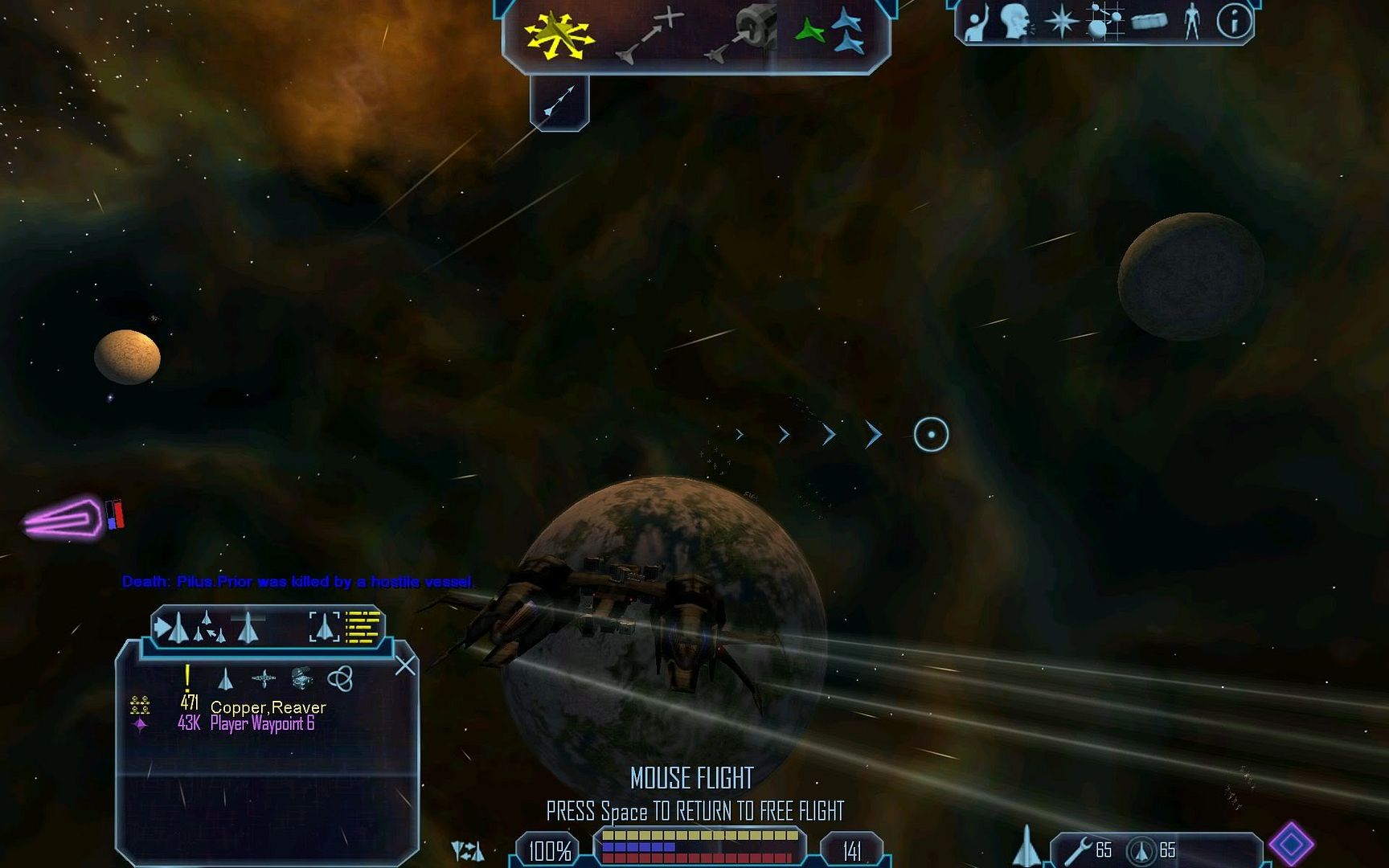Switch to the yellow target list view

tap(363, 628)
